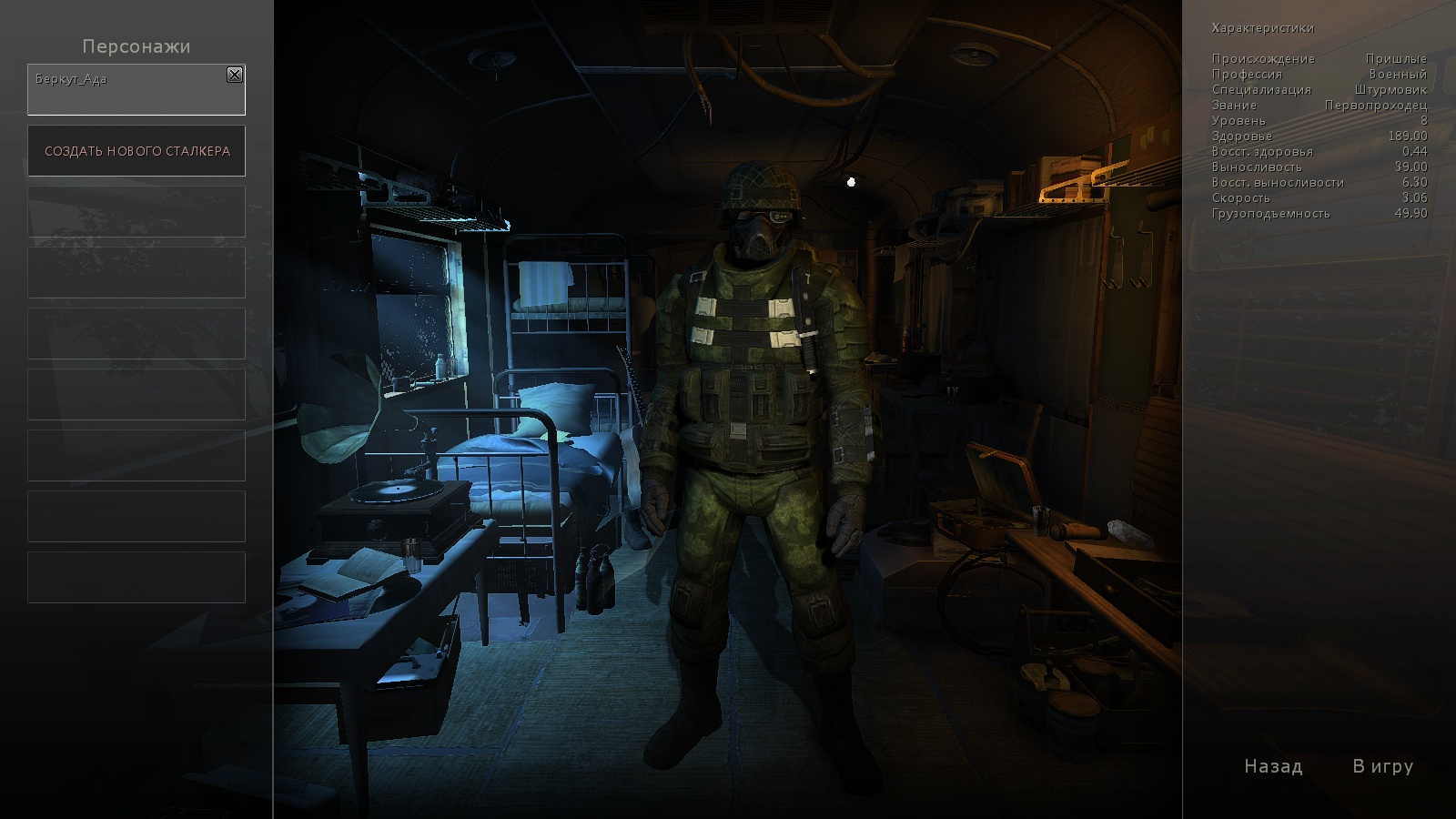Enter the game with В игру
Screen dimensions: 1456x819
coord(1382,766)
